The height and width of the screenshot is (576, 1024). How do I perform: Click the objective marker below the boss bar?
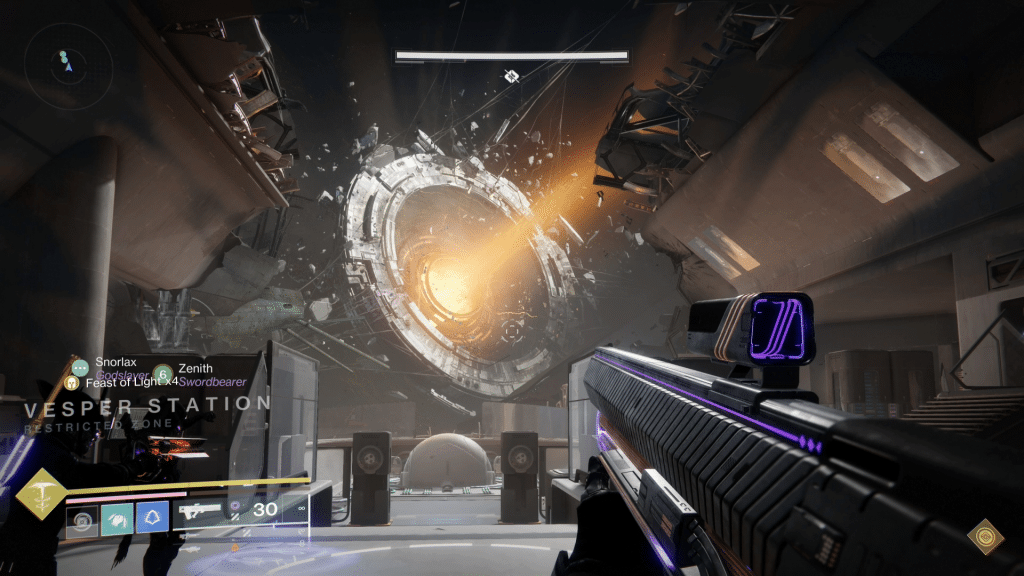click(x=512, y=76)
